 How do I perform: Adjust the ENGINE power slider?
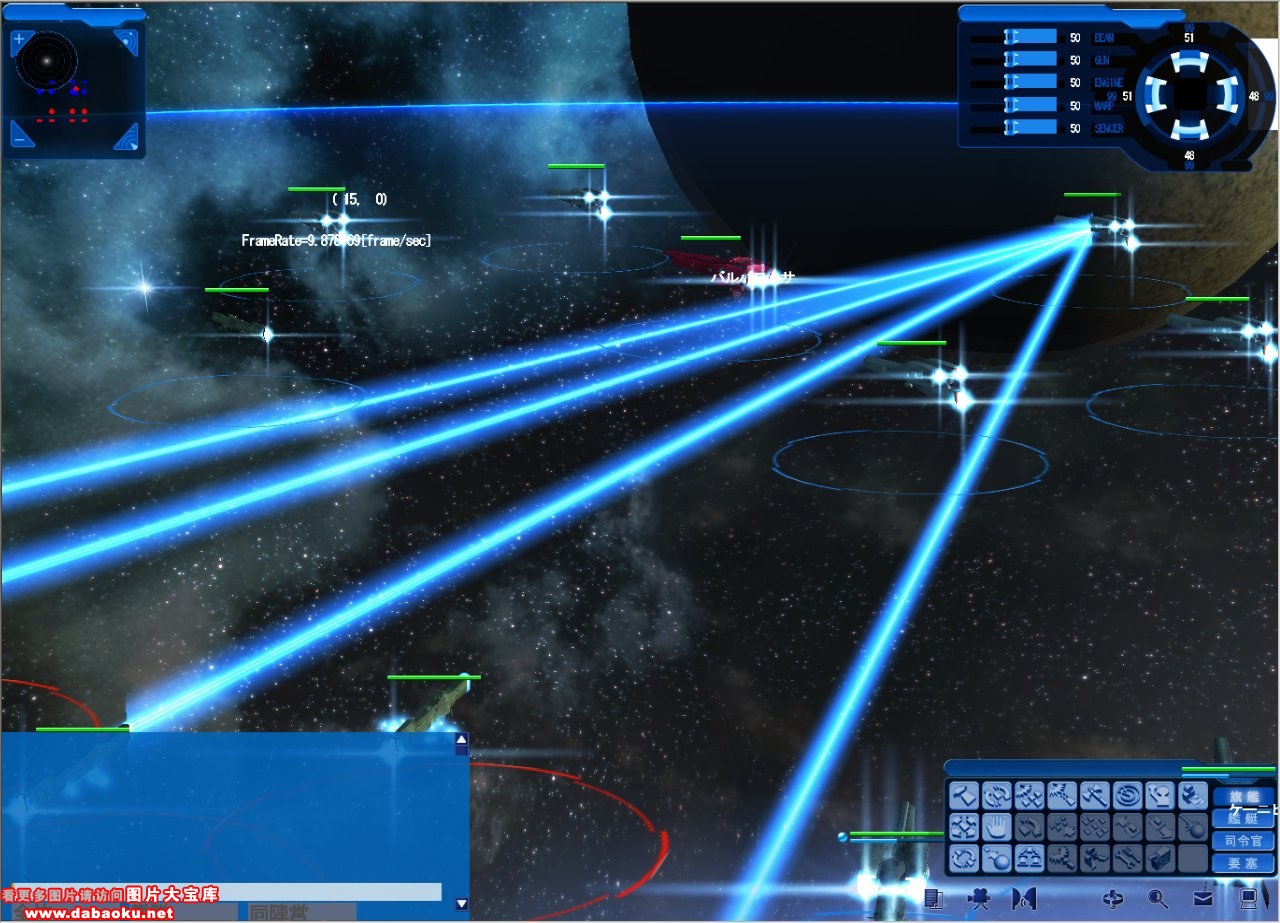pyautogui.click(x=1030, y=82)
